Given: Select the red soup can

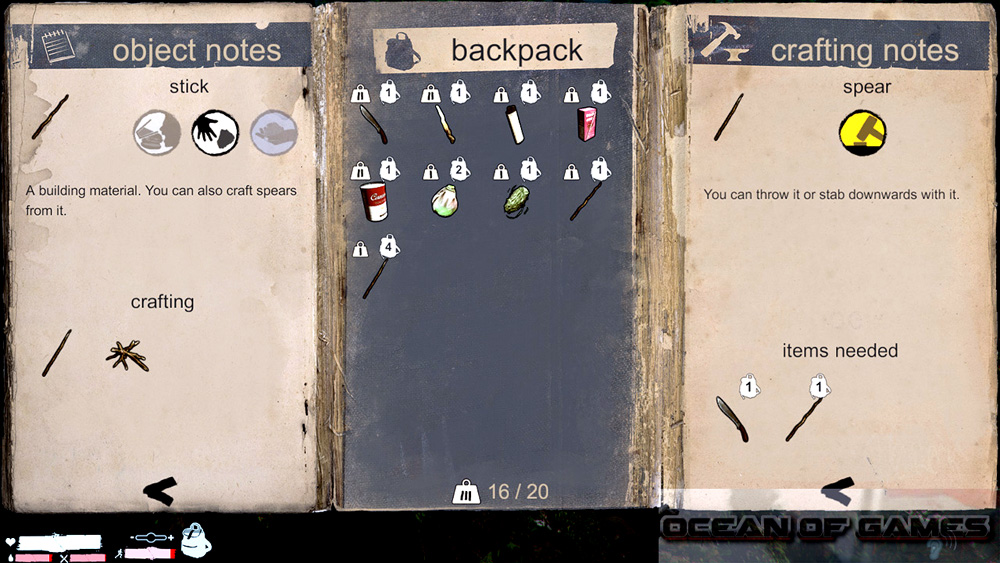Looking at the screenshot, I should tap(373, 201).
